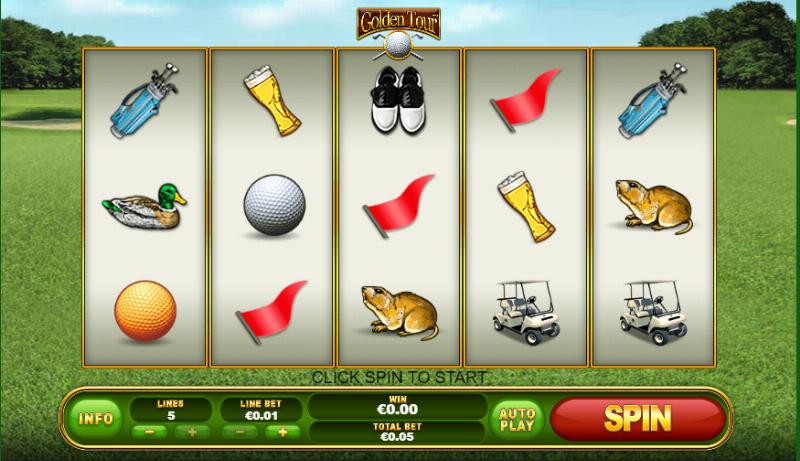Open the INFO paytable
This screenshot has width=800, height=461.
(95, 418)
